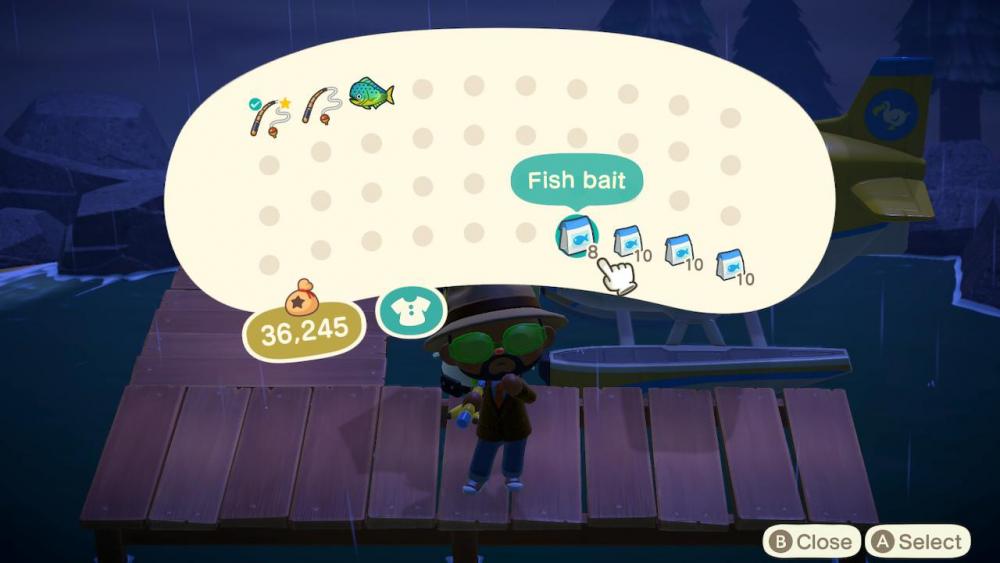Pick the green mahi-mahi fish
The width and height of the screenshot is (1000, 563).
pos(371,96)
